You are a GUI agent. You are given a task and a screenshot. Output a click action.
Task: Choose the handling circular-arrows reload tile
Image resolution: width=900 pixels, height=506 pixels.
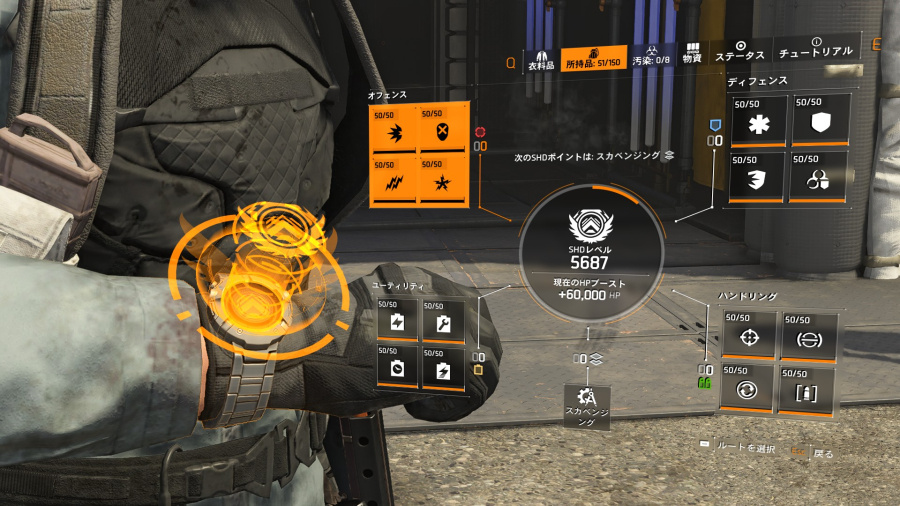[x=747, y=389]
